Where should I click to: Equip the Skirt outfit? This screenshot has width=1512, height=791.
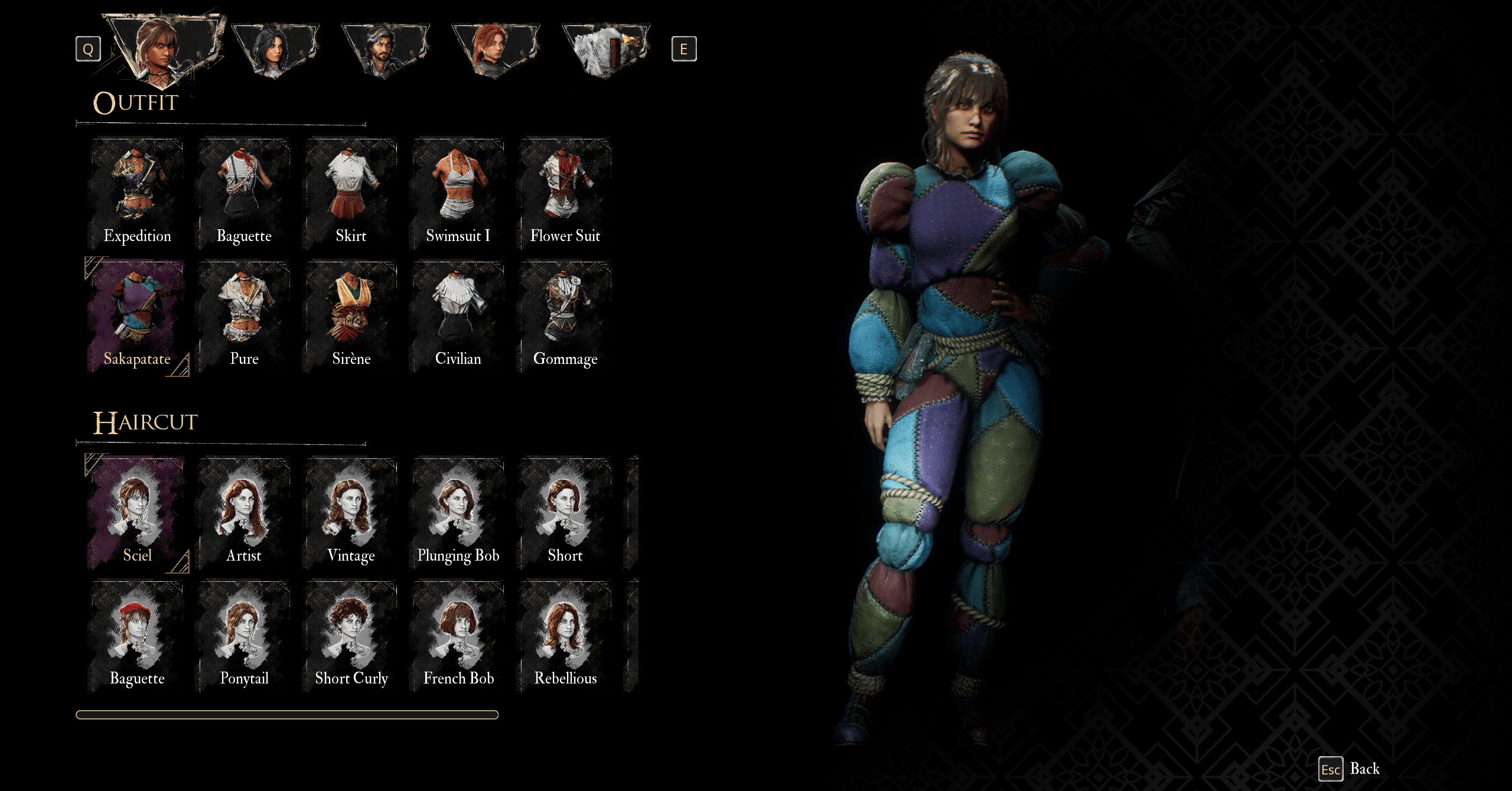point(351,193)
